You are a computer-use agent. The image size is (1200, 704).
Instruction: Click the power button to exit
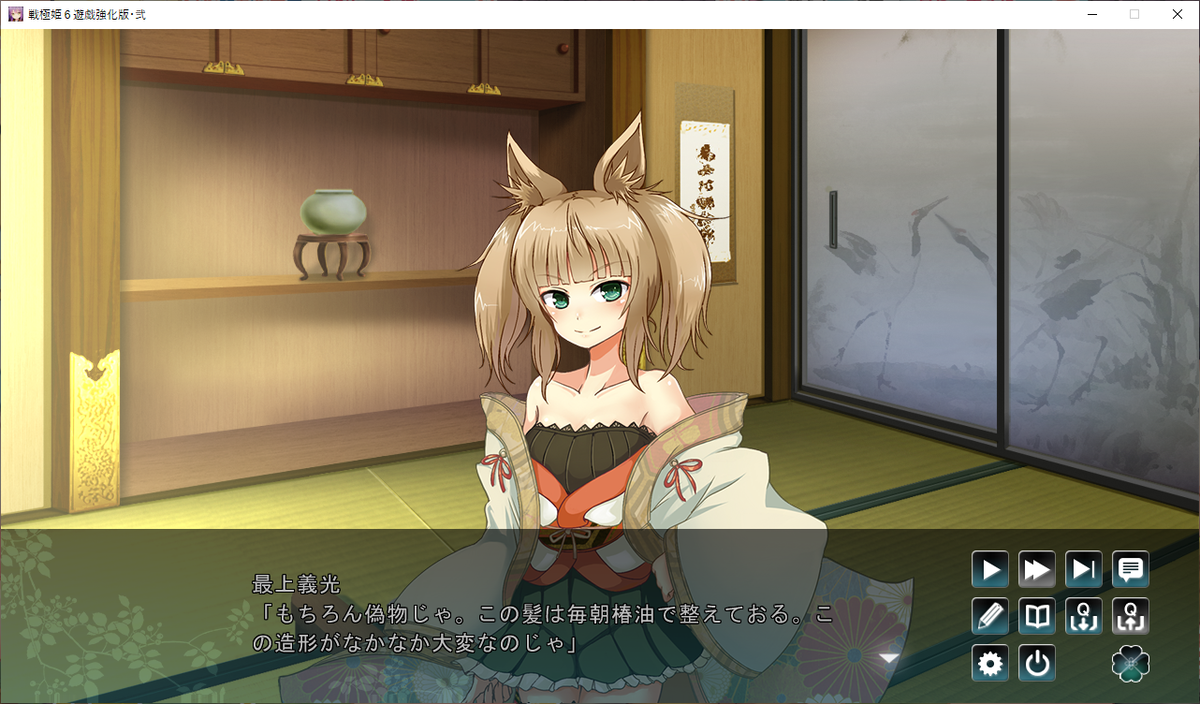click(x=1037, y=663)
